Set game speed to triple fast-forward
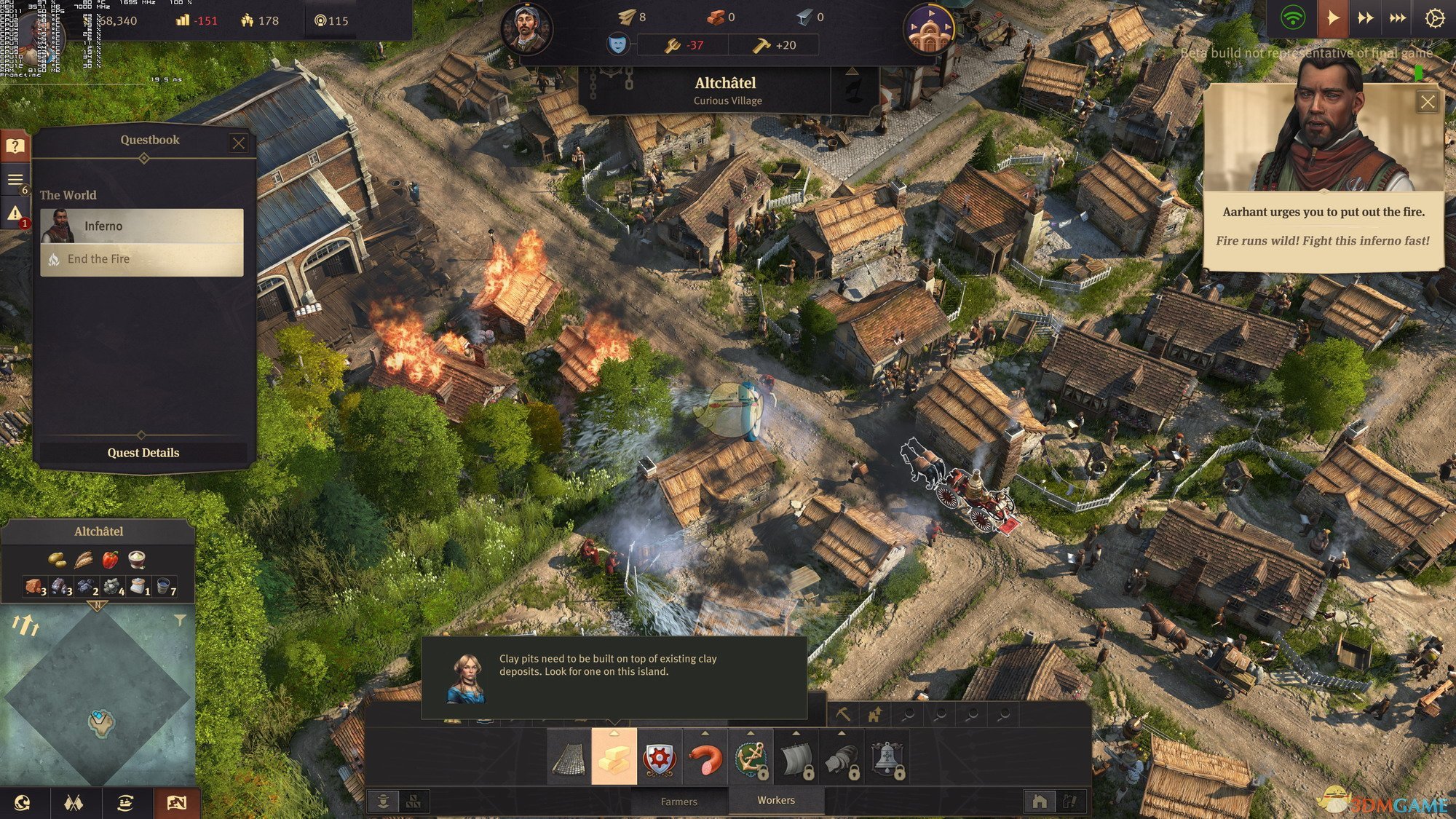Screen dimensions: 1456x819 click(x=1398, y=17)
